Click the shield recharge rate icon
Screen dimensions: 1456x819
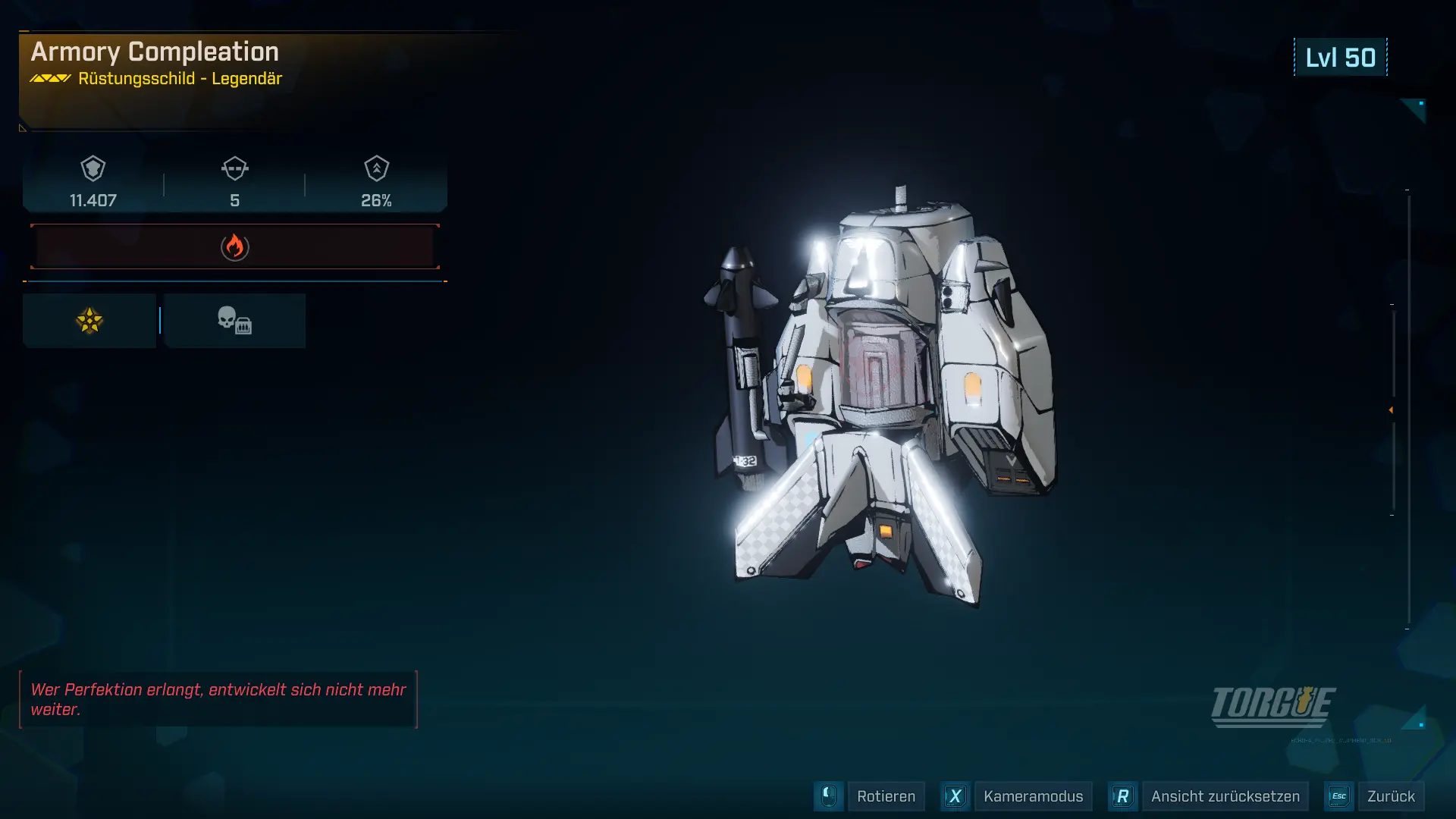coord(377,168)
